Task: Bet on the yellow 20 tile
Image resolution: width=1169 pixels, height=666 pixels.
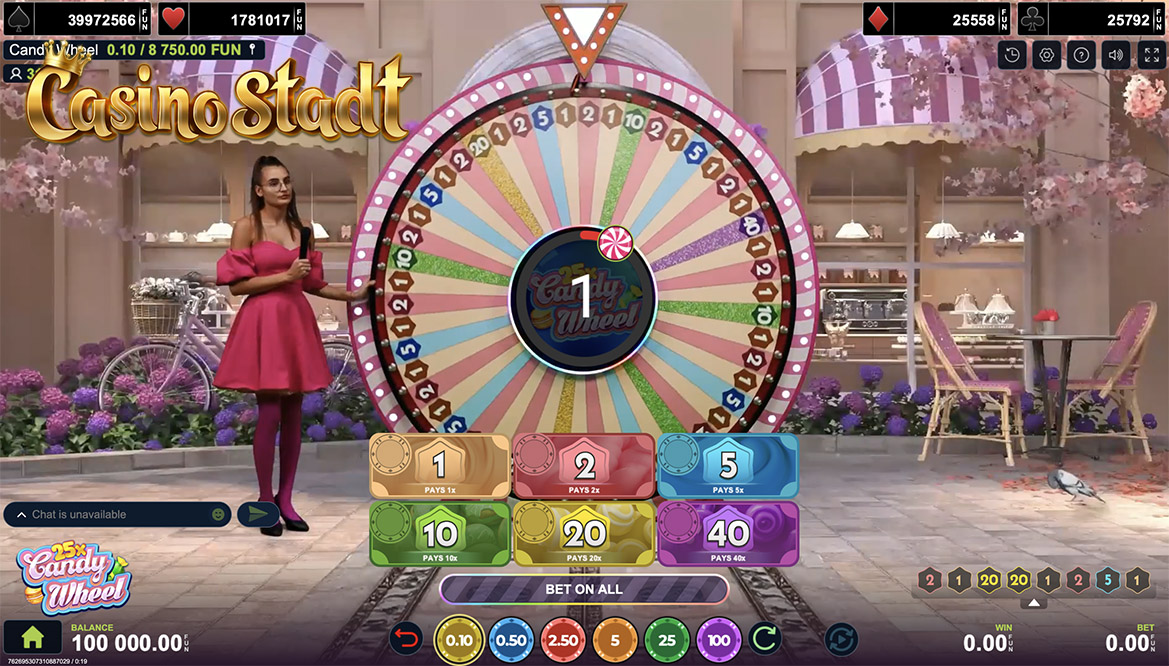Action: 583,534
